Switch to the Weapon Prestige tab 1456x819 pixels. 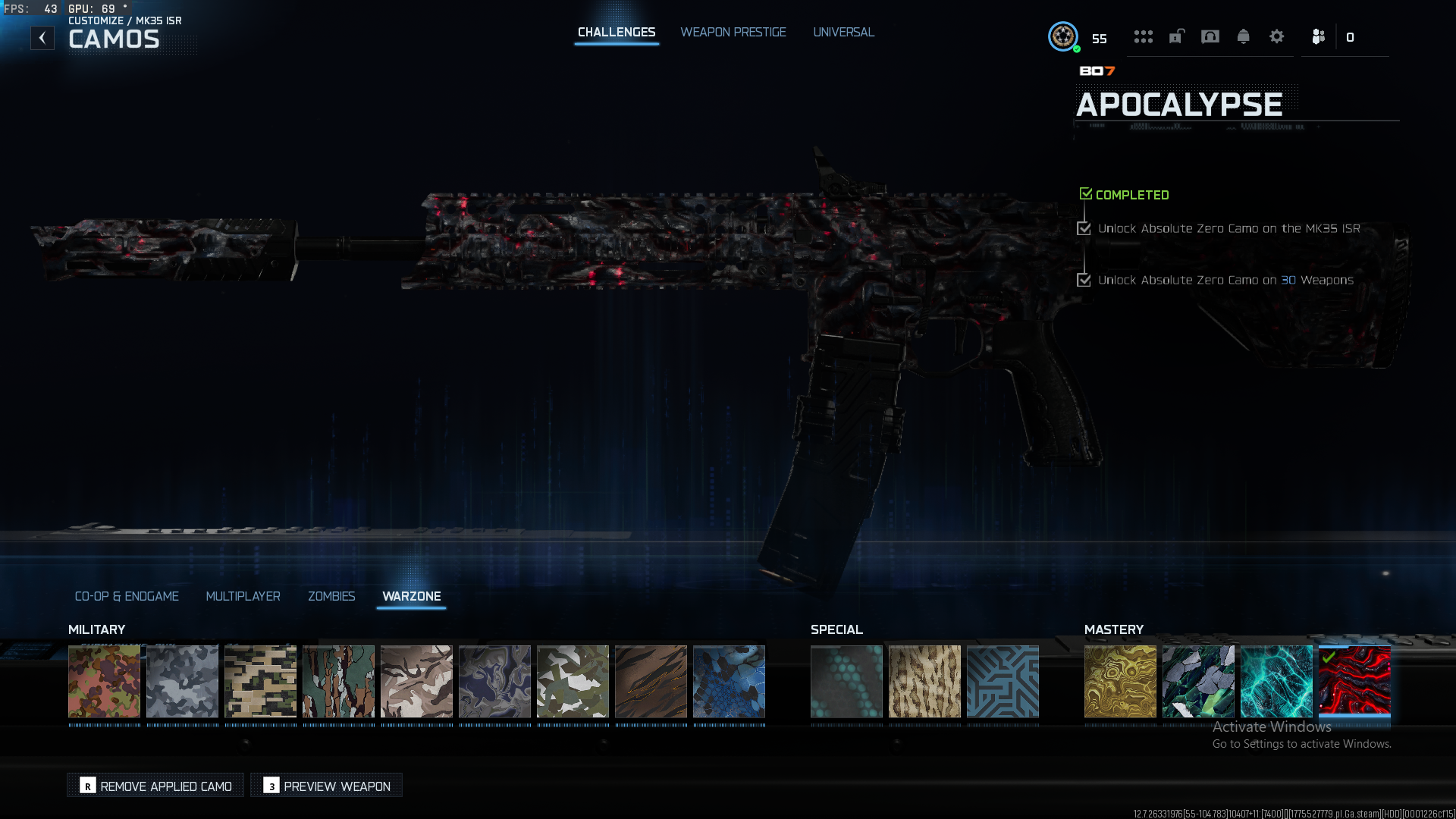coord(733,32)
